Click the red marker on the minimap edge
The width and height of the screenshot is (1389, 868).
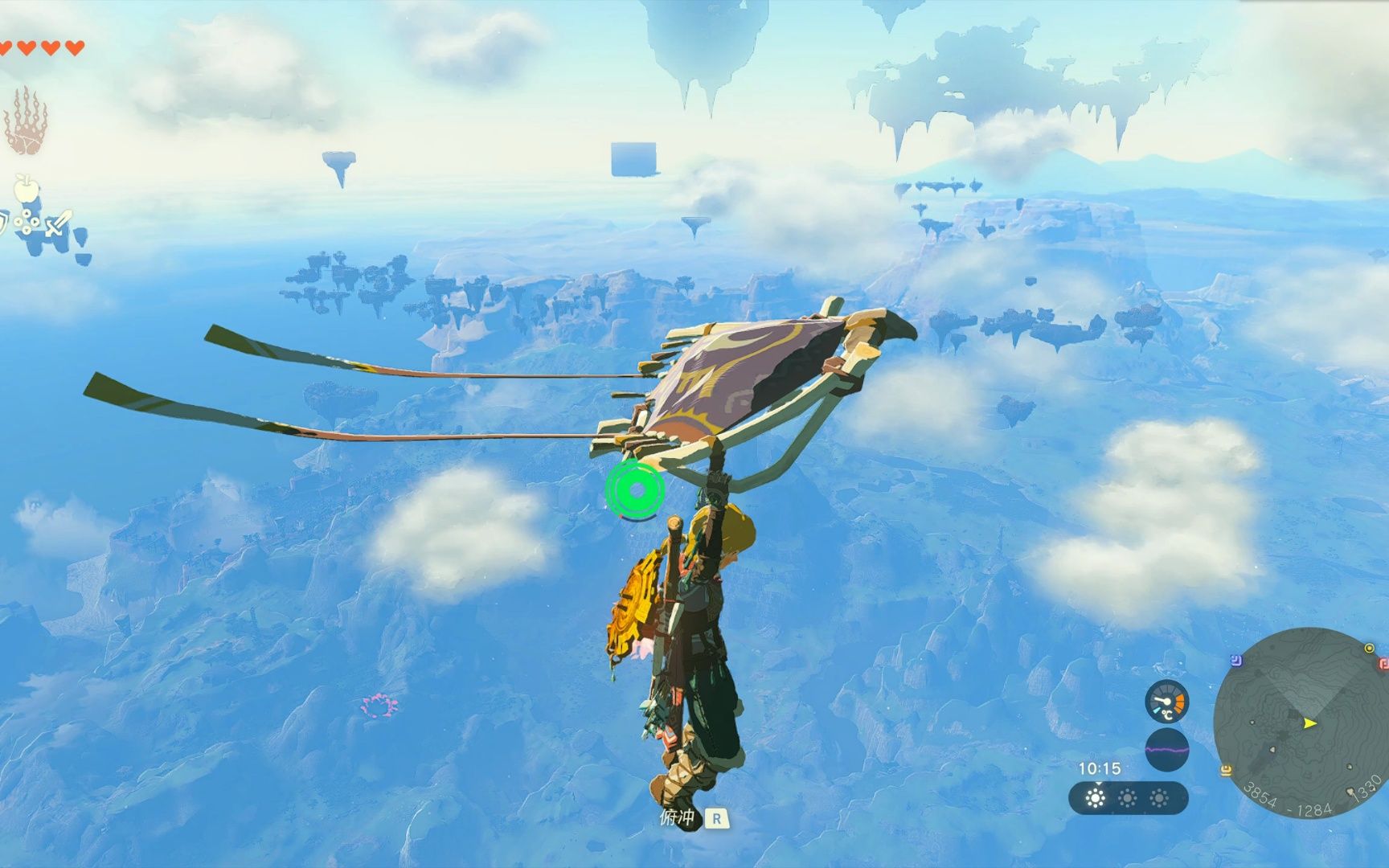coord(1384,663)
